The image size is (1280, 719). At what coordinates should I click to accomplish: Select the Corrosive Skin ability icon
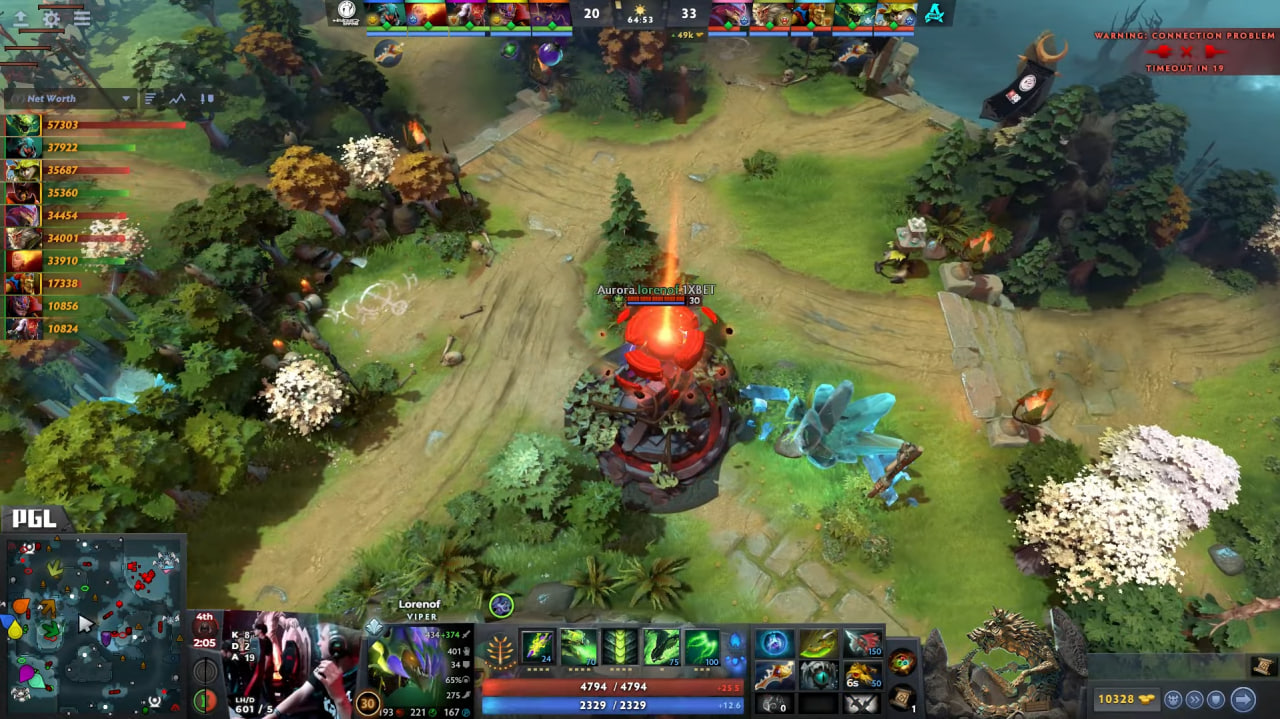click(x=620, y=647)
